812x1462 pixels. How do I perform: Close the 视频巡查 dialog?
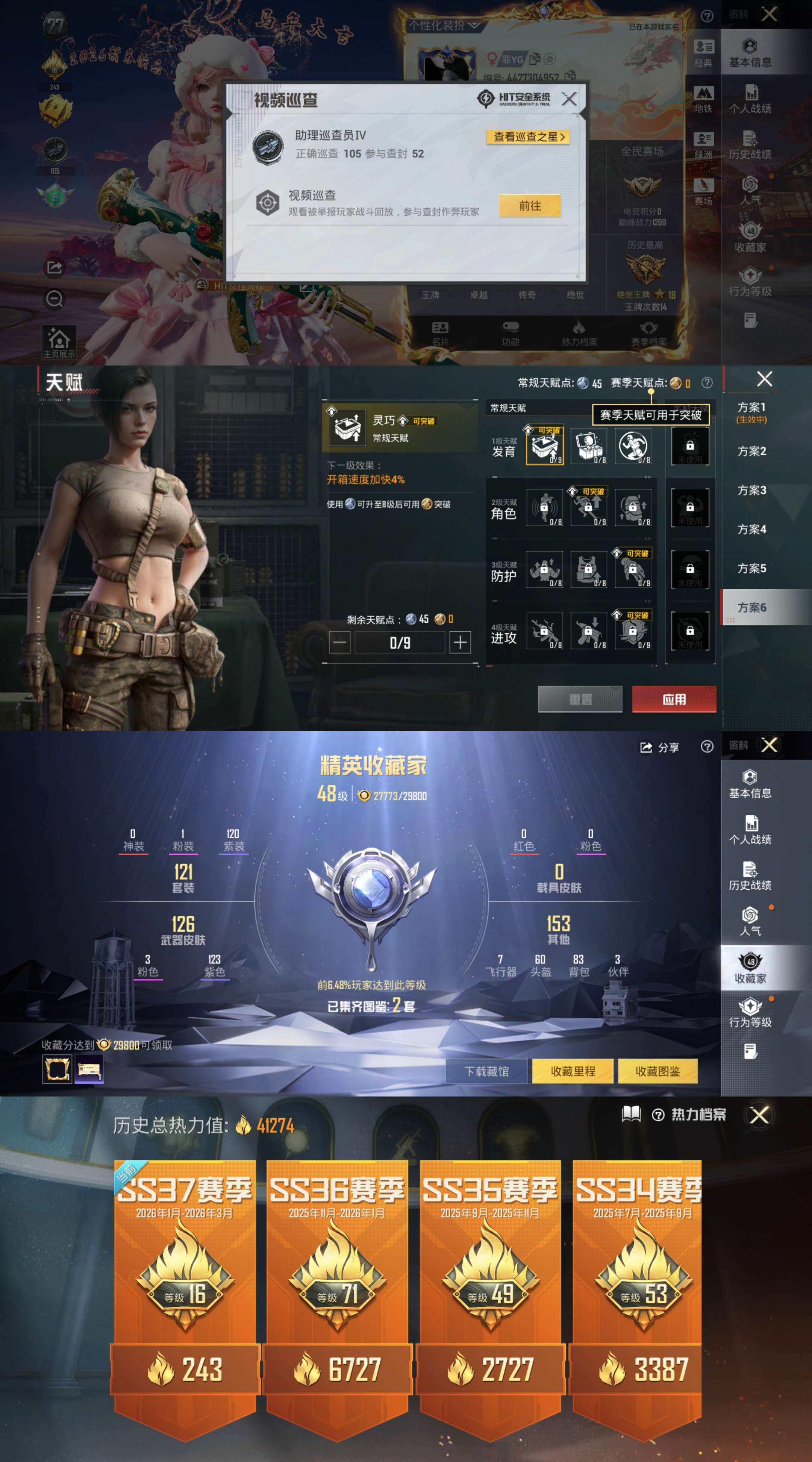click(x=569, y=99)
